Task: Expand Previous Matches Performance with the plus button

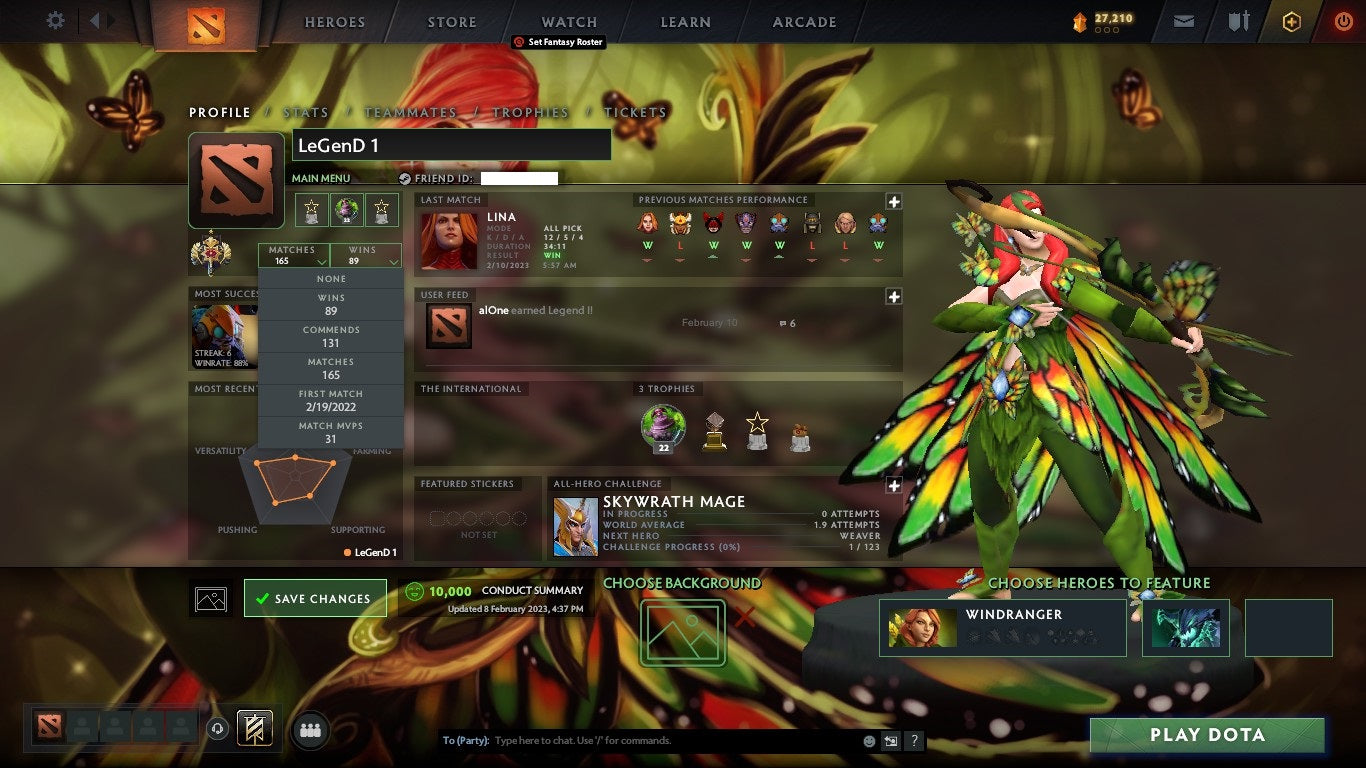Action: point(895,200)
